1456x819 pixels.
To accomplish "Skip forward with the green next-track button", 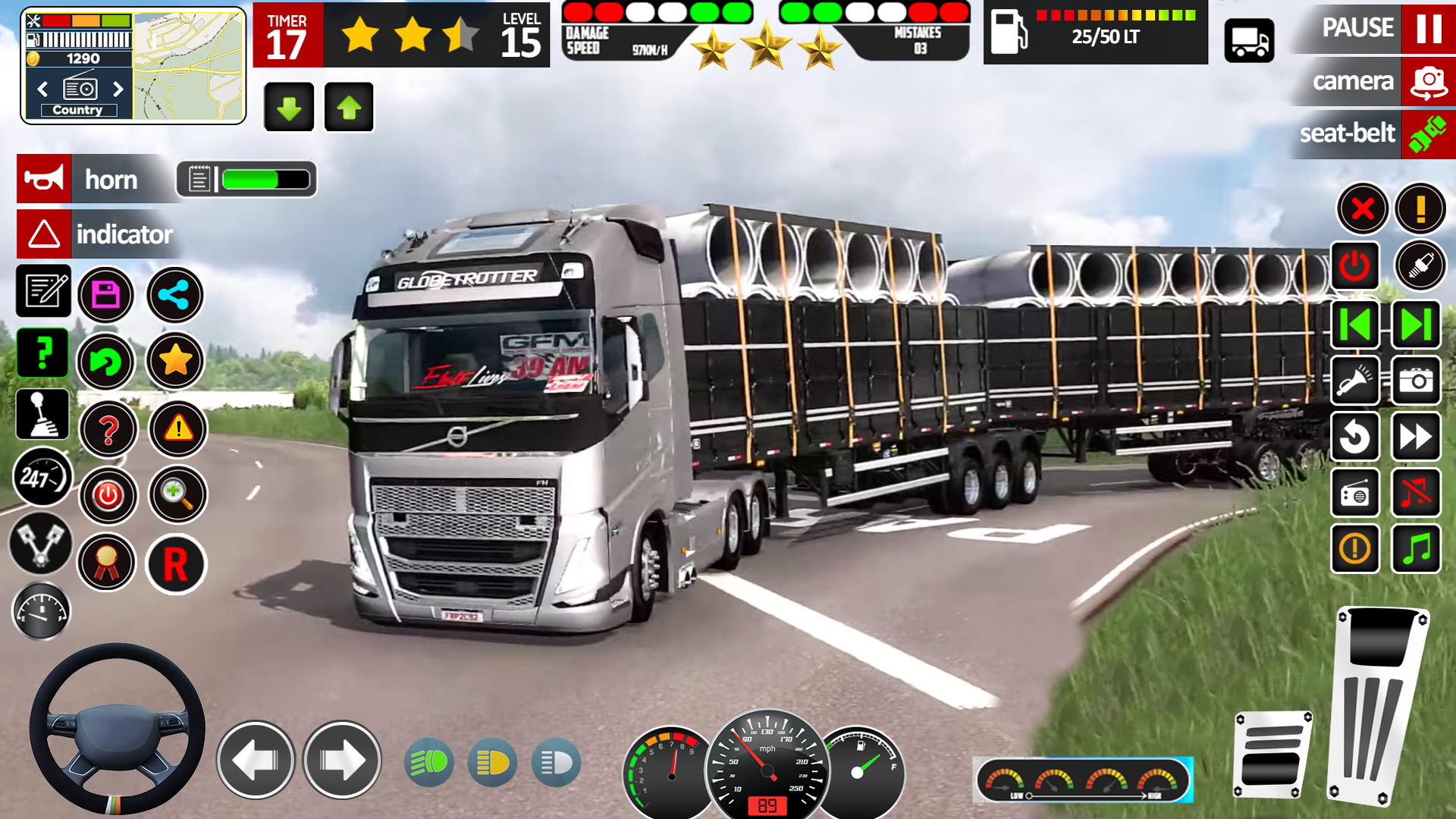I will [x=1416, y=325].
